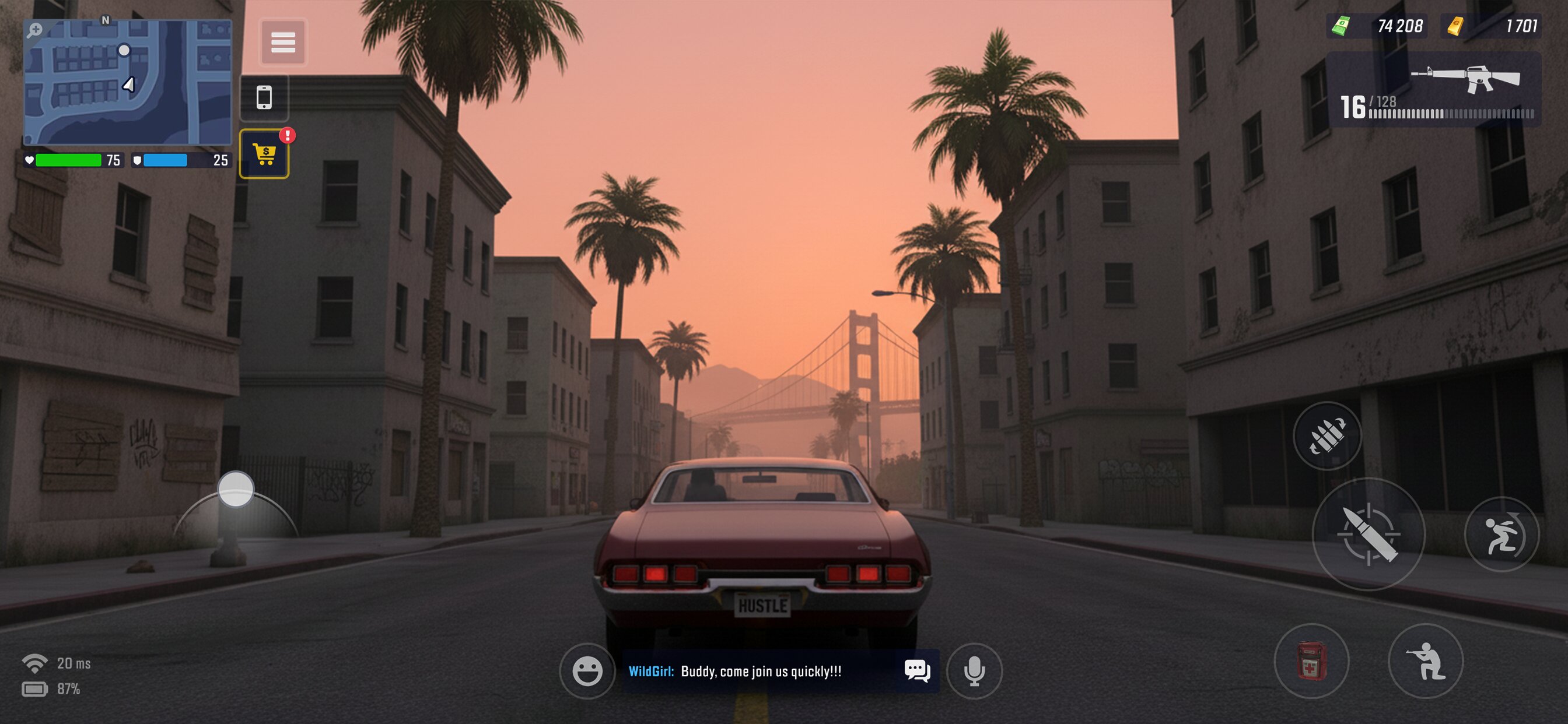
Task: Fire weapon with the bullet crosshair button
Action: coord(1368,533)
